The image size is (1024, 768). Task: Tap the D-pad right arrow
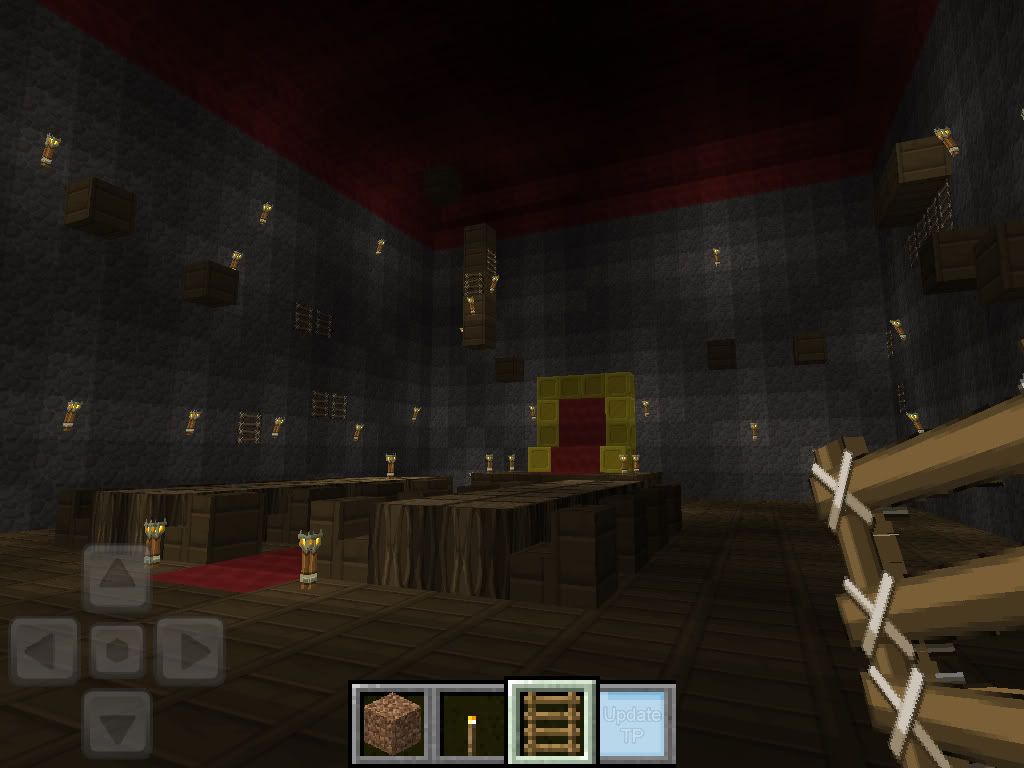(x=190, y=652)
